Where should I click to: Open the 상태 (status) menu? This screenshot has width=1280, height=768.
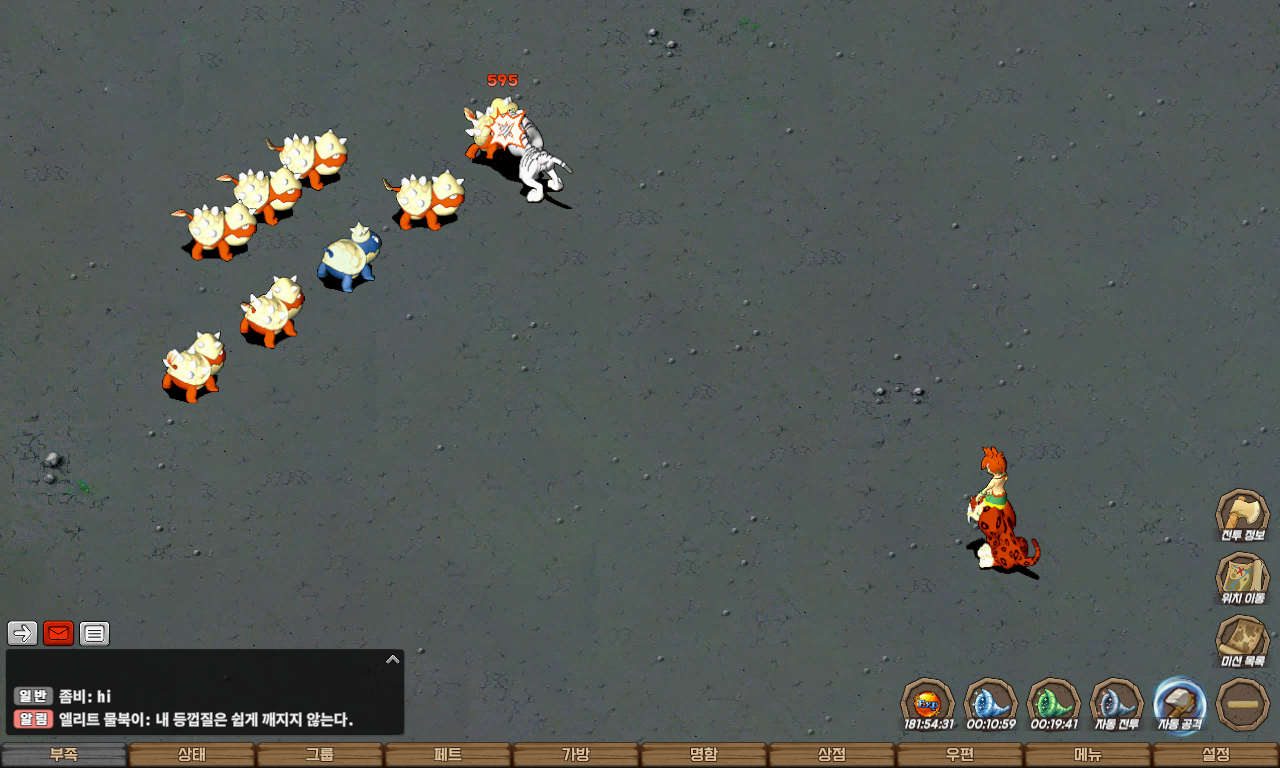pos(192,755)
